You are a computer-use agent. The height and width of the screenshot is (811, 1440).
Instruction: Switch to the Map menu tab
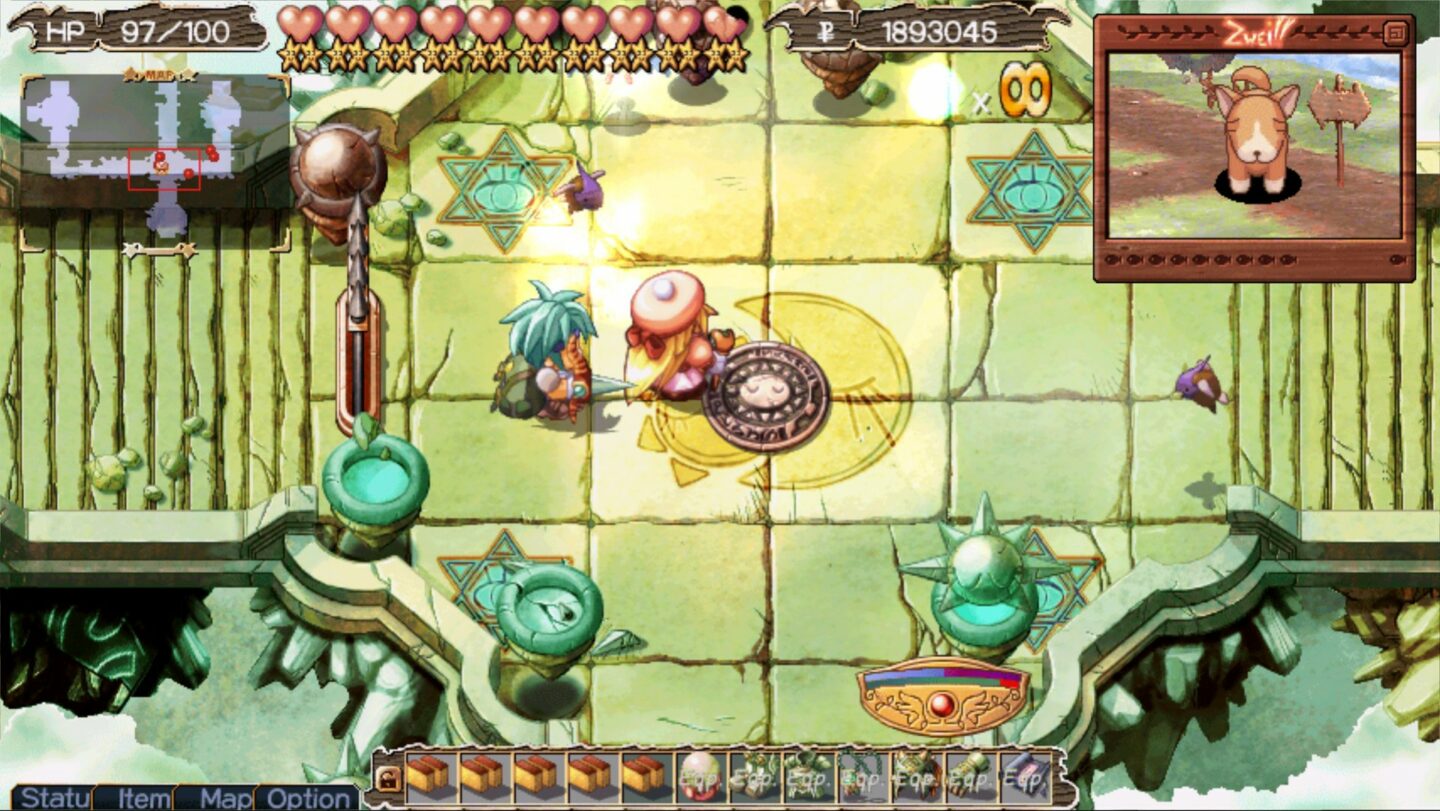click(x=226, y=800)
